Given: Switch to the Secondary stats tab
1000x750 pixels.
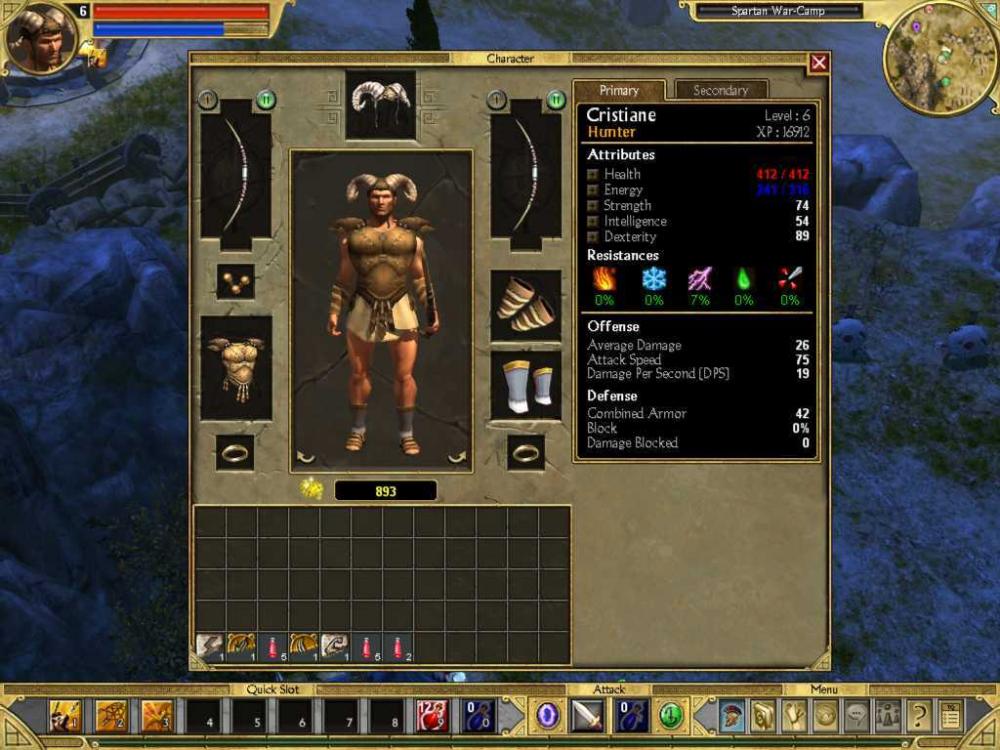Looking at the screenshot, I should (x=720, y=90).
